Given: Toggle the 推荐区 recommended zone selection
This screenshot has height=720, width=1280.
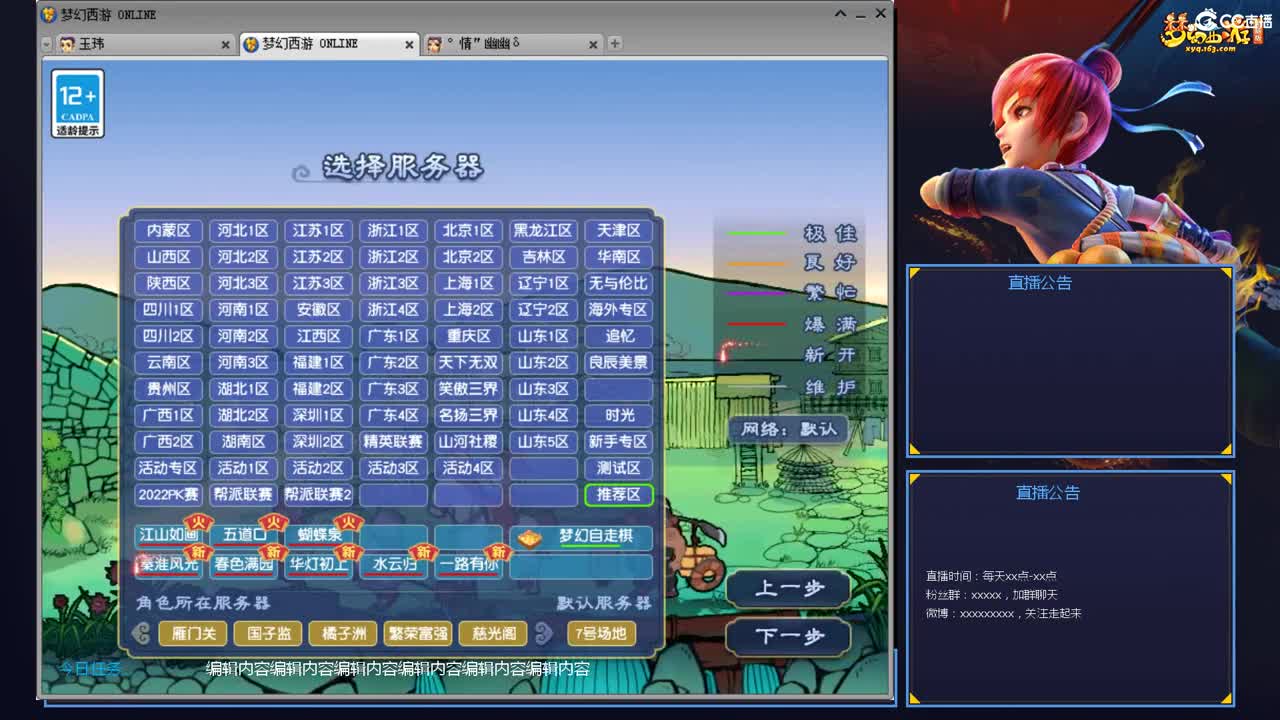Looking at the screenshot, I should 618,495.
